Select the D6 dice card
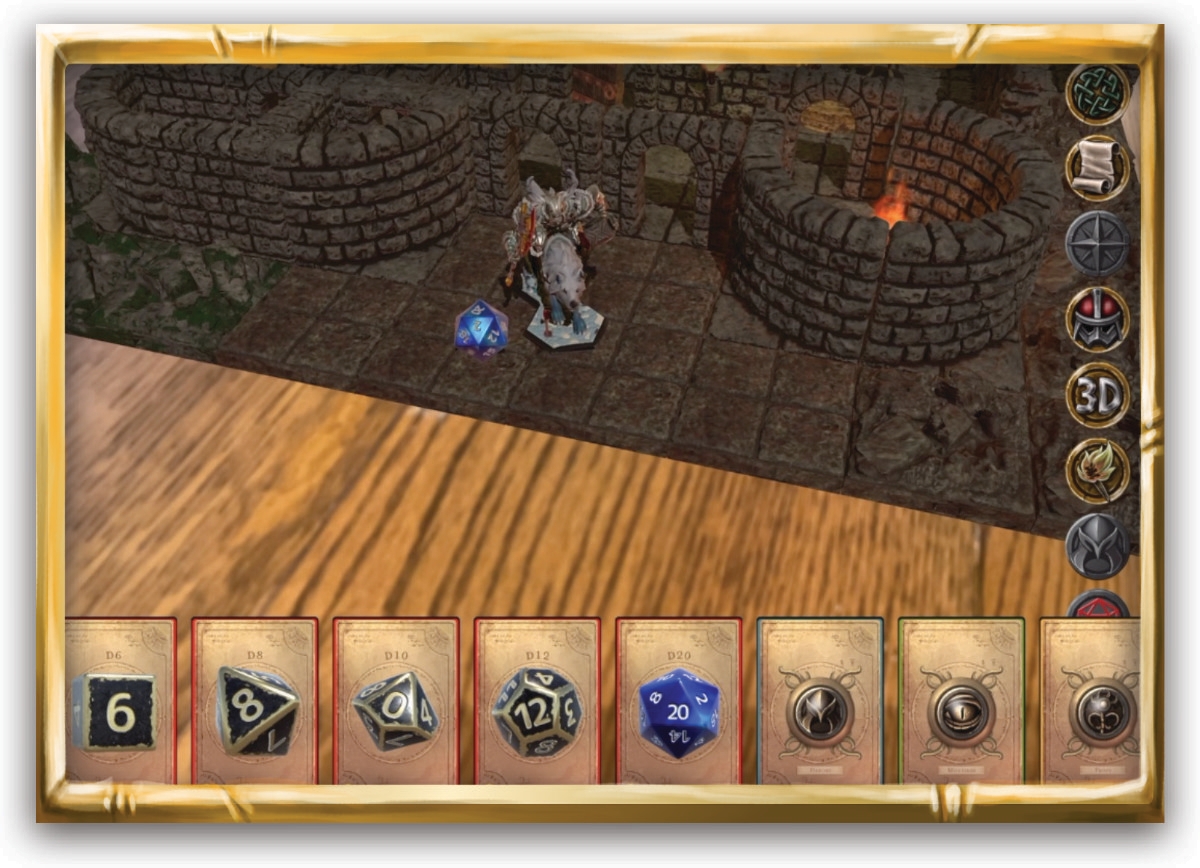The height and width of the screenshot is (868, 1200). click(x=120, y=700)
